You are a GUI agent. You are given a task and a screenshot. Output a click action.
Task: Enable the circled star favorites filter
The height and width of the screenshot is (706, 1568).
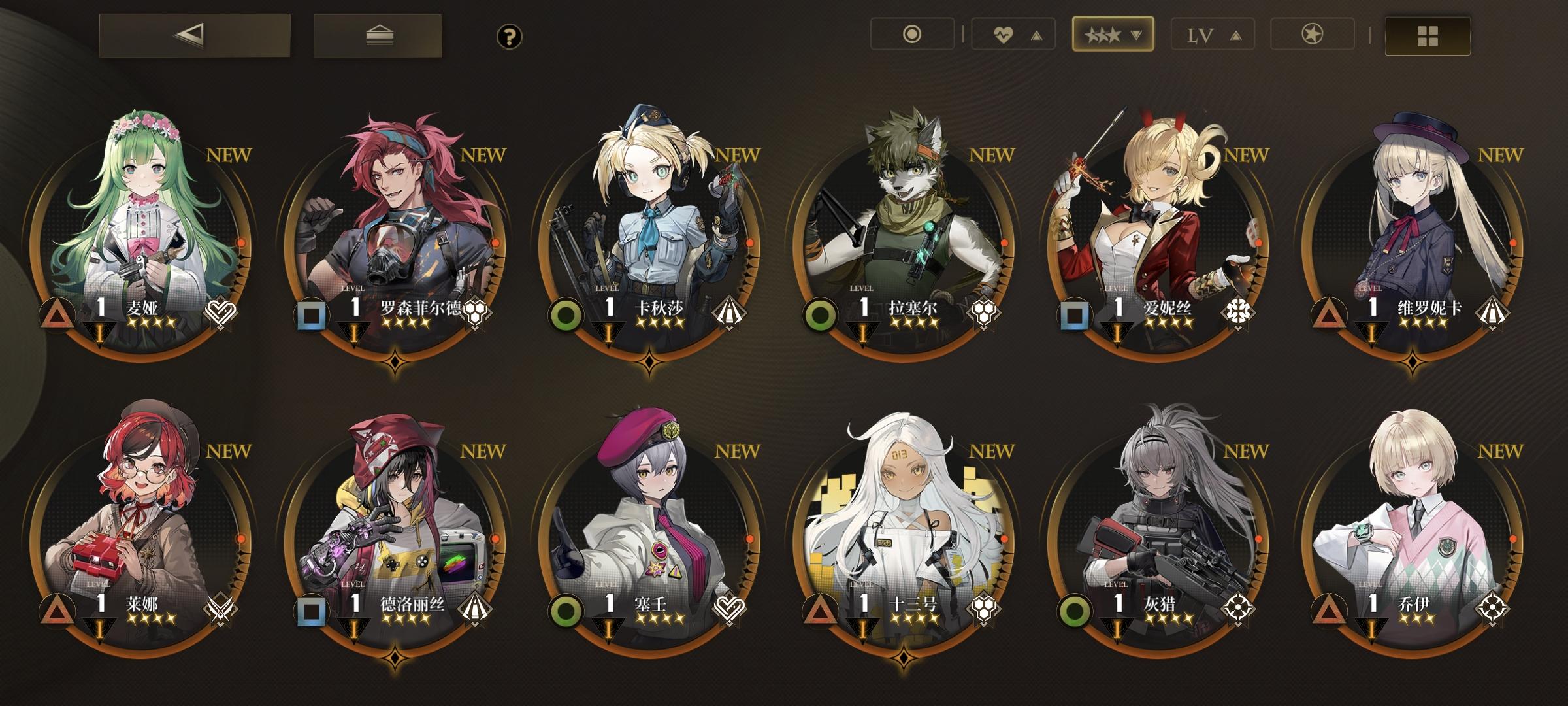point(1311,35)
